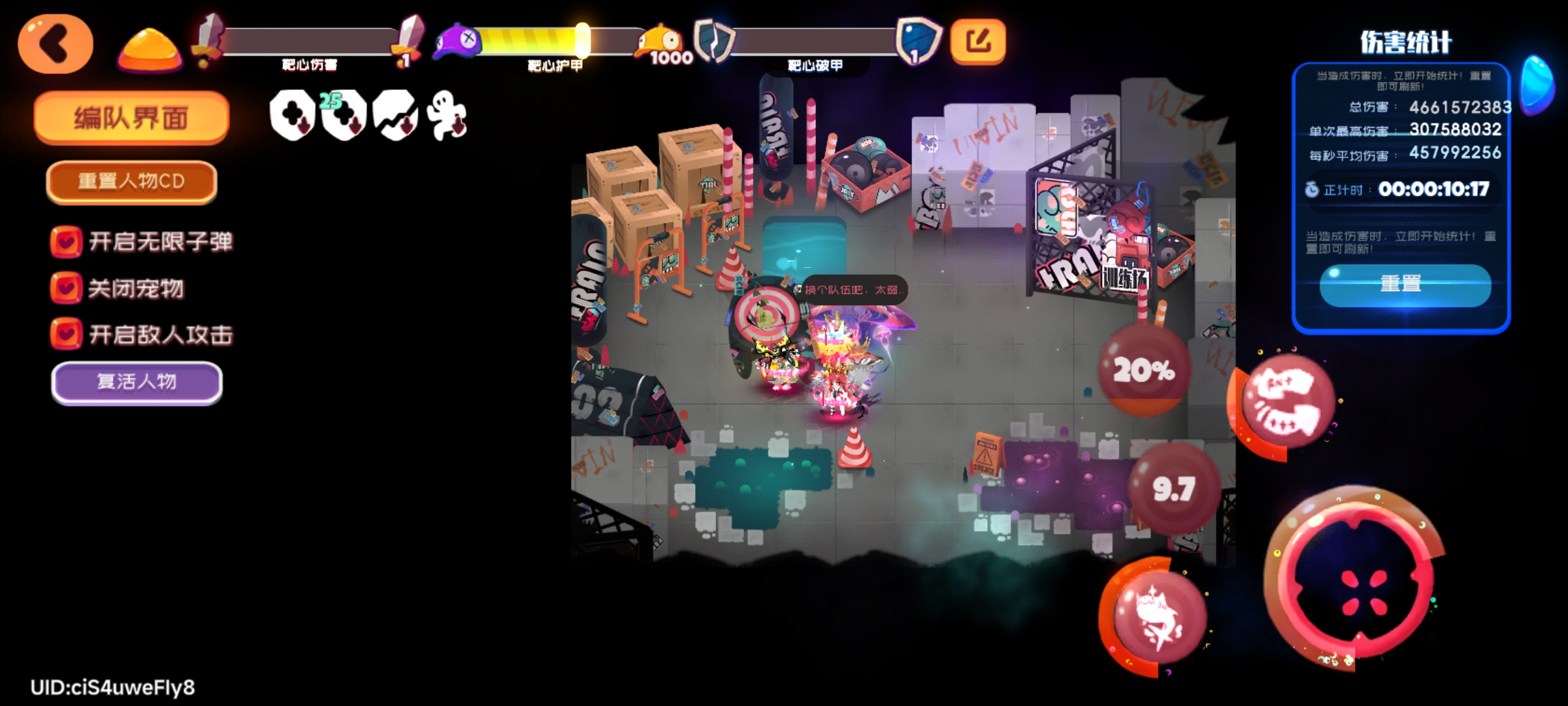Trigger the white cat skill button
This screenshot has width=1568, height=706.
click(x=1158, y=616)
